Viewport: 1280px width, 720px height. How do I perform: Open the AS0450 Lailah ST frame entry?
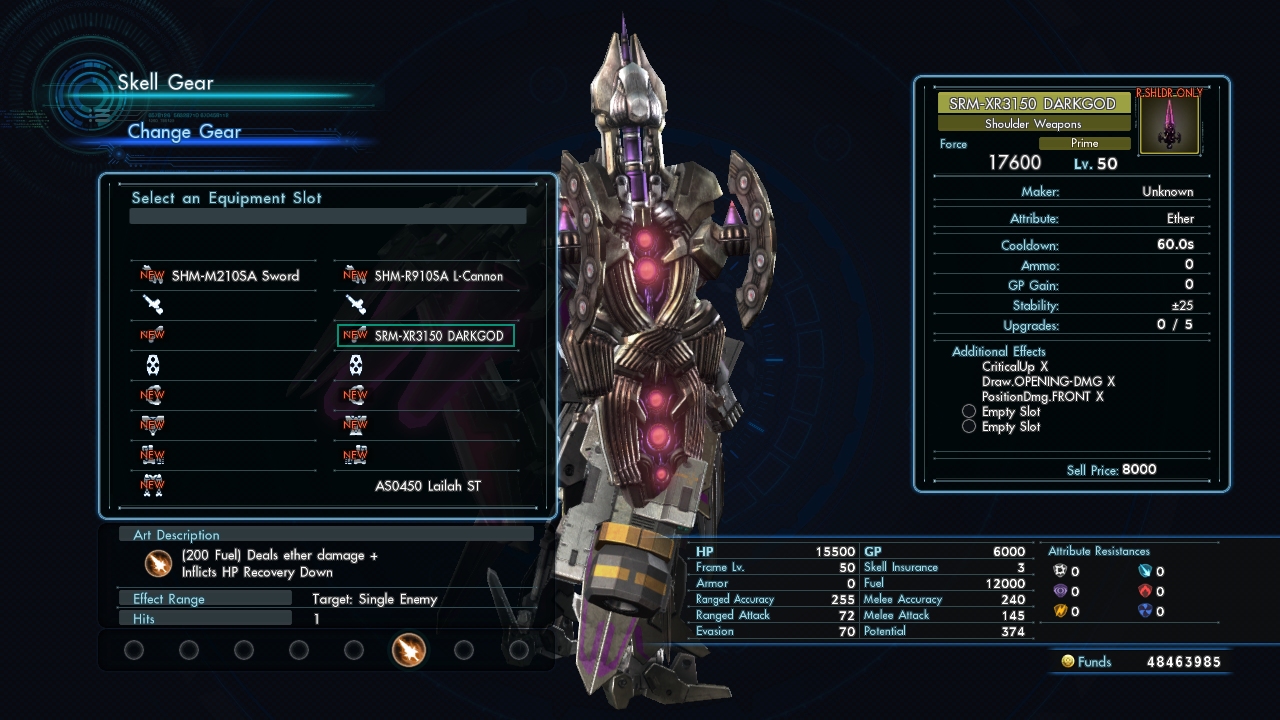click(x=427, y=486)
